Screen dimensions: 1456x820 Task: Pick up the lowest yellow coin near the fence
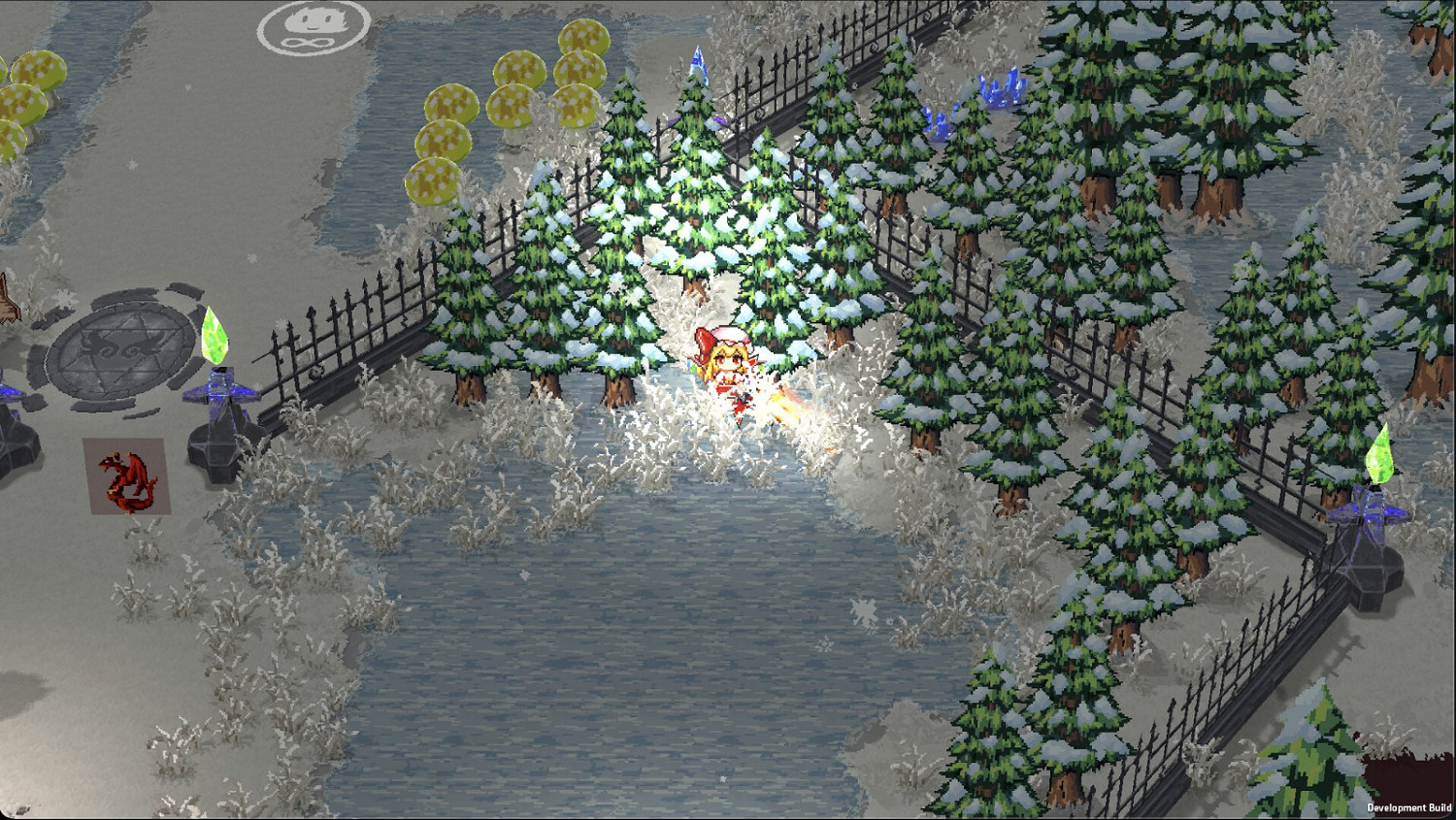tap(434, 180)
